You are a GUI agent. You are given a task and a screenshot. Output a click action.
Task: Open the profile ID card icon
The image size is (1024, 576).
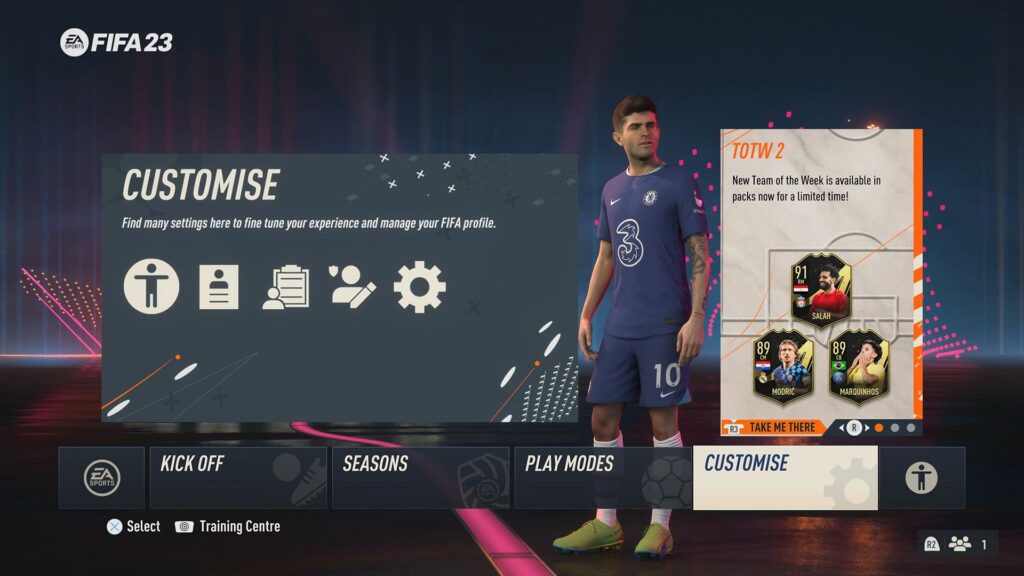point(219,287)
